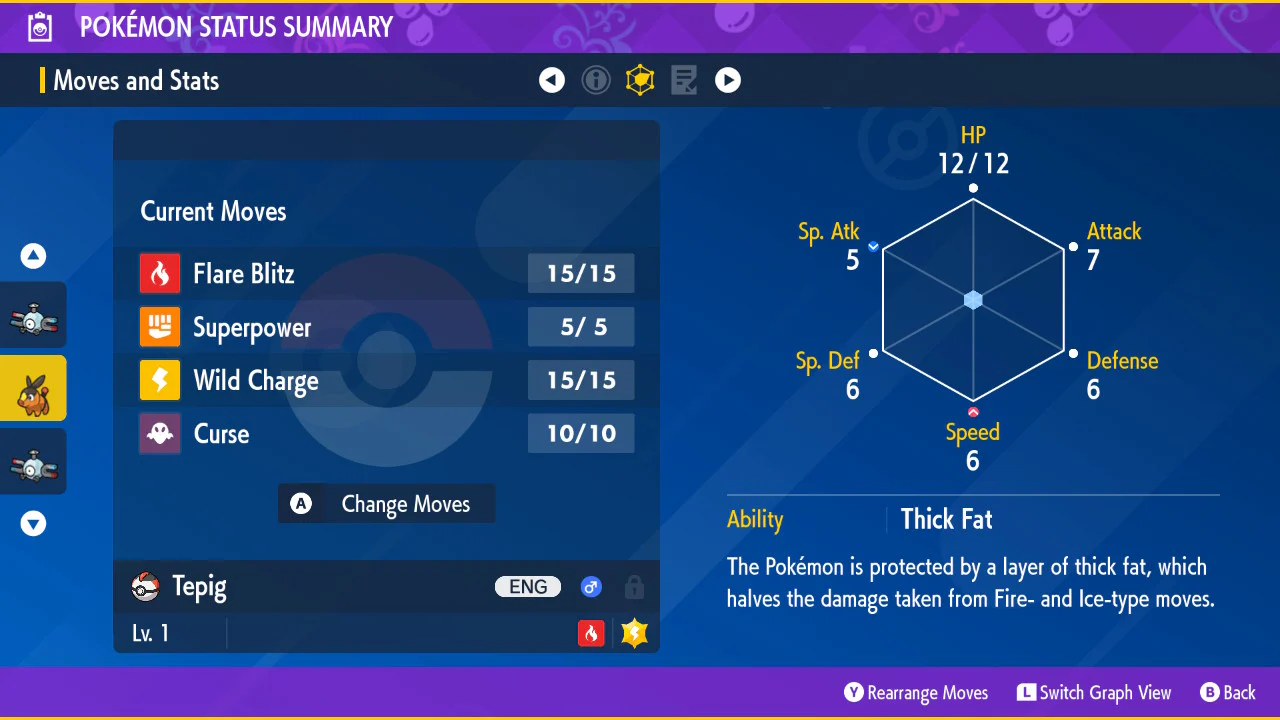Go to the next summary page arrow
The height and width of the screenshot is (720, 1280).
coord(728,80)
